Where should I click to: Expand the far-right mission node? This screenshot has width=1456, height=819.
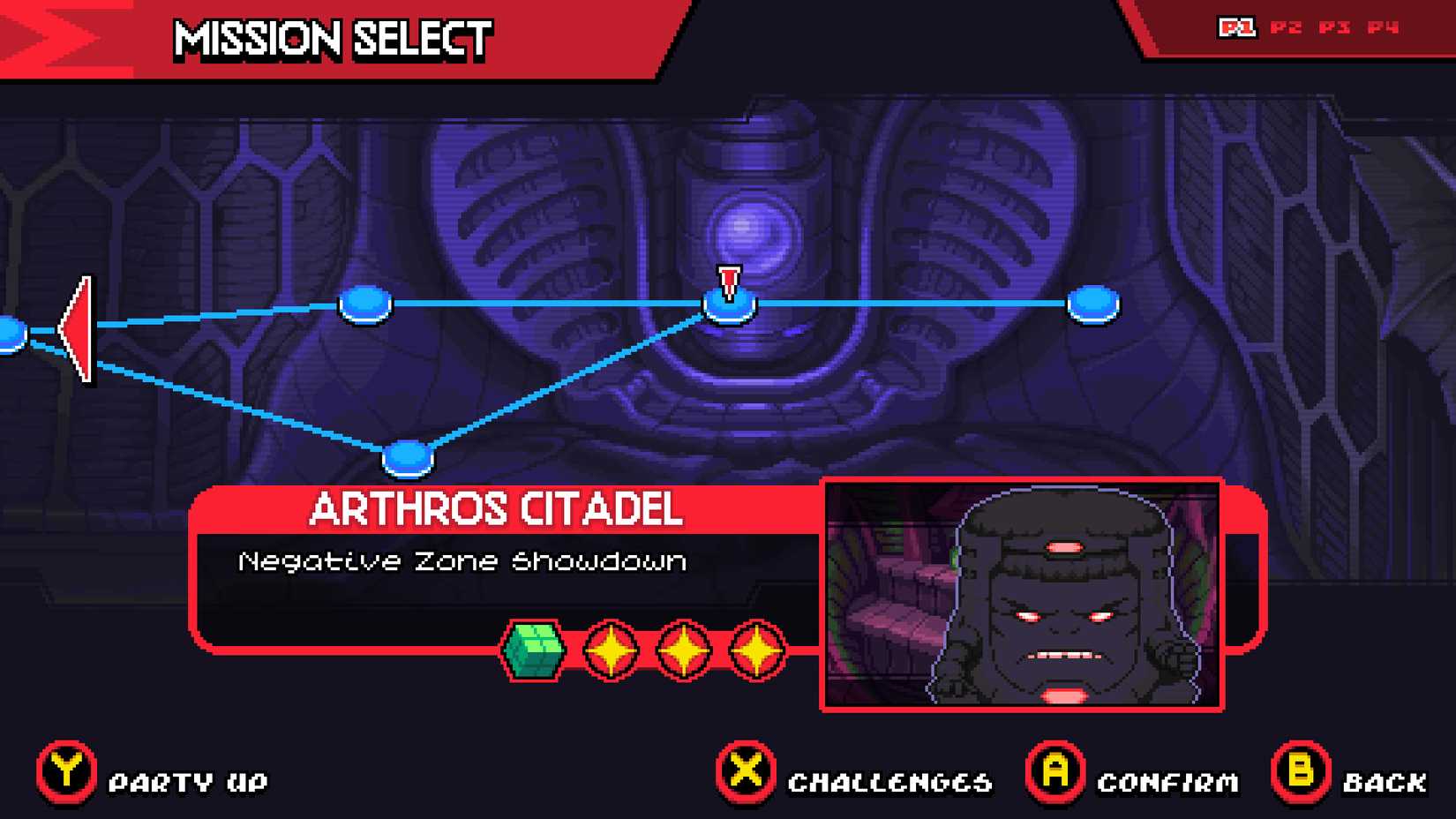click(x=1094, y=304)
